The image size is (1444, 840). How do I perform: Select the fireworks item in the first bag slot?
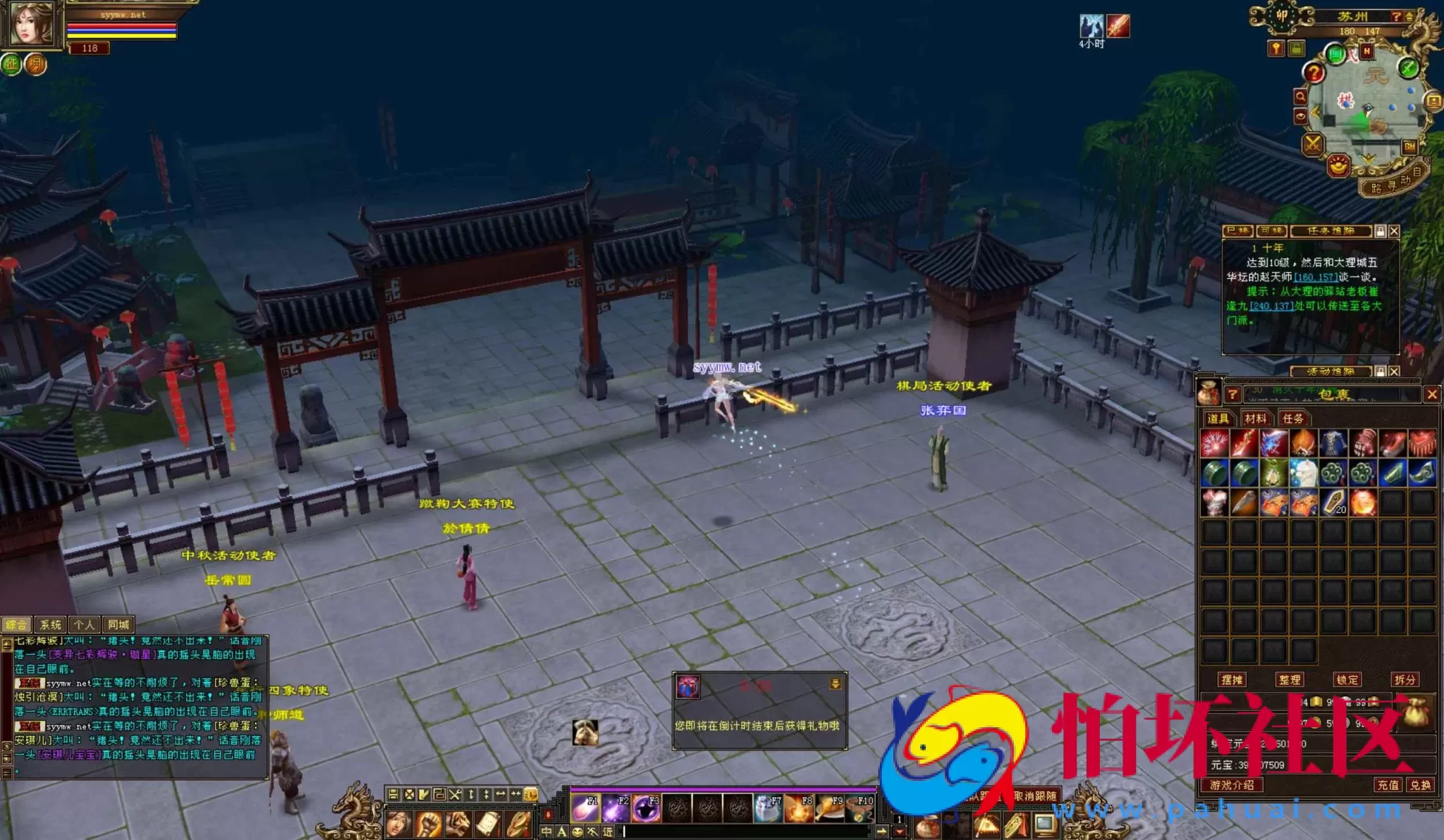point(1214,442)
